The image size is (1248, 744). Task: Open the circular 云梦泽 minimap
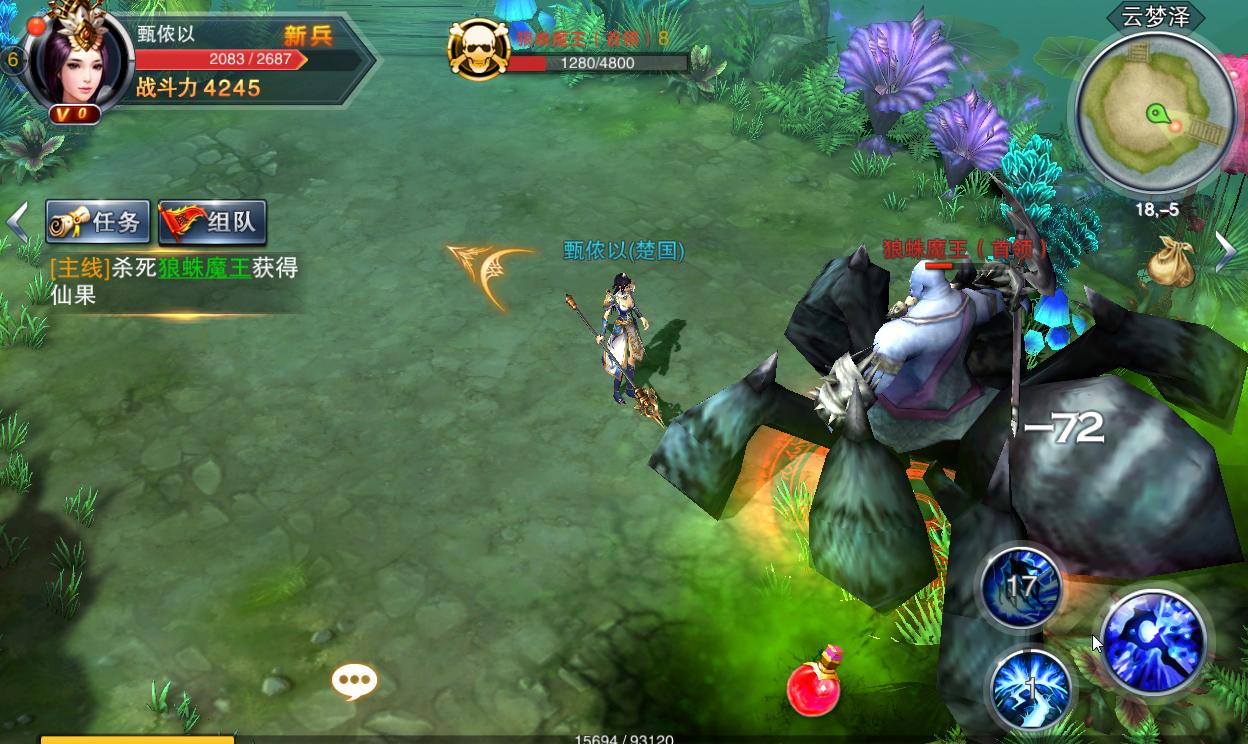click(1155, 112)
